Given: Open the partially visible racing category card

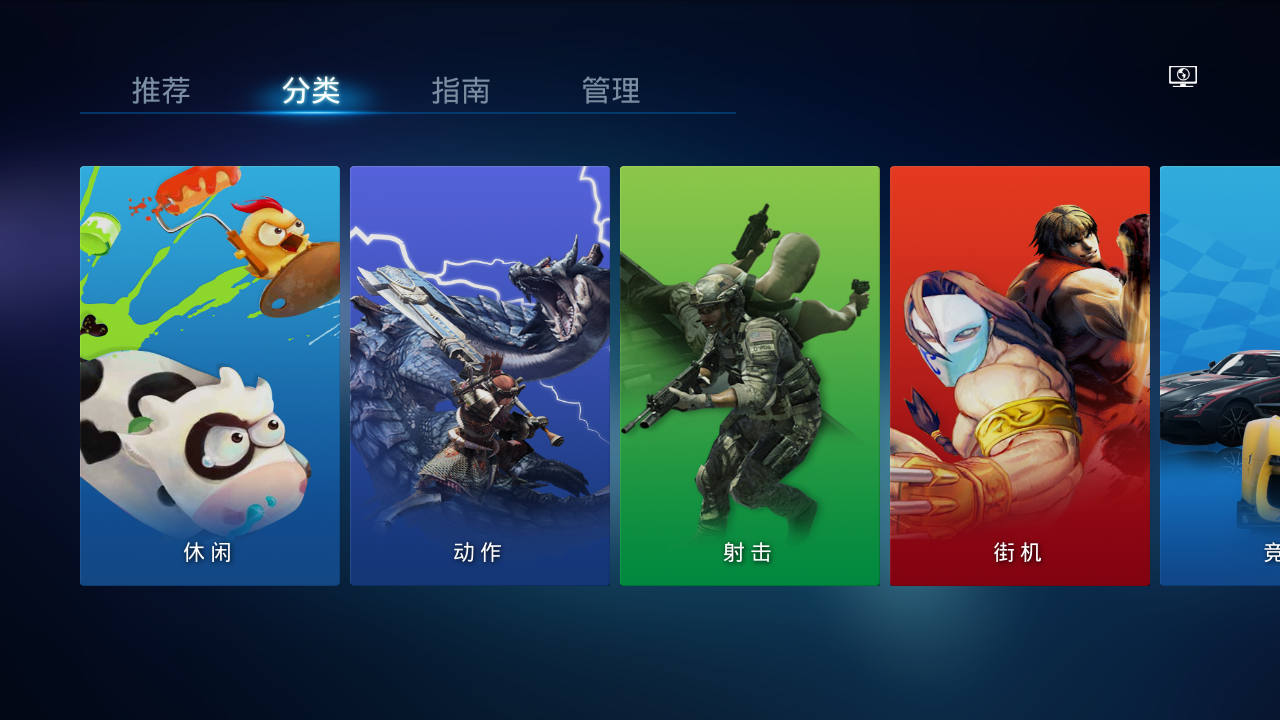Looking at the screenshot, I should click(x=1220, y=375).
